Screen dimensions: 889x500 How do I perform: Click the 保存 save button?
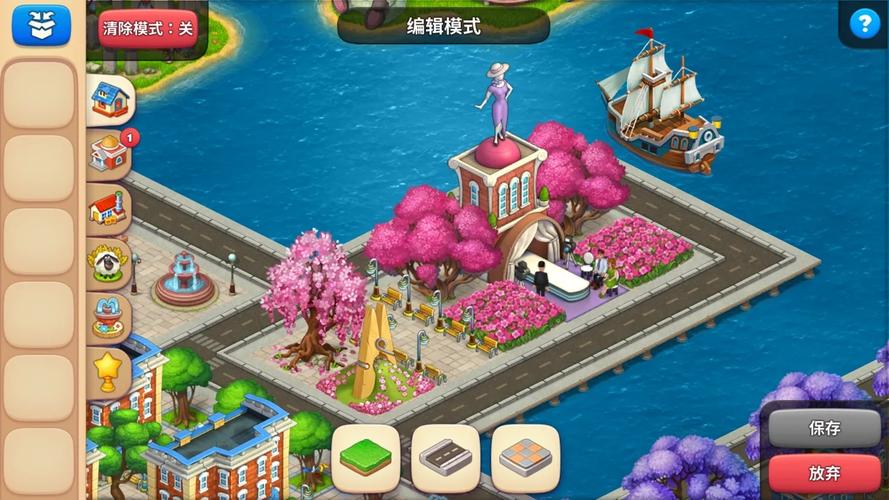pyautogui.click(x=824, y=428)
